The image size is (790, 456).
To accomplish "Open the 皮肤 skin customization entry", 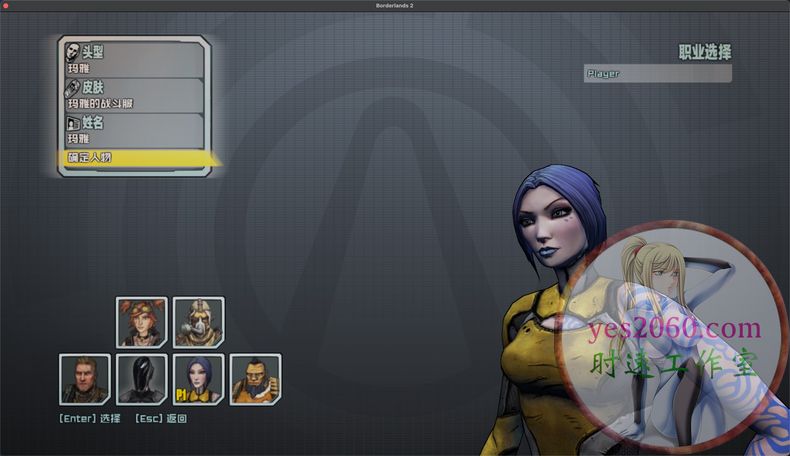I will coord(133,95).
